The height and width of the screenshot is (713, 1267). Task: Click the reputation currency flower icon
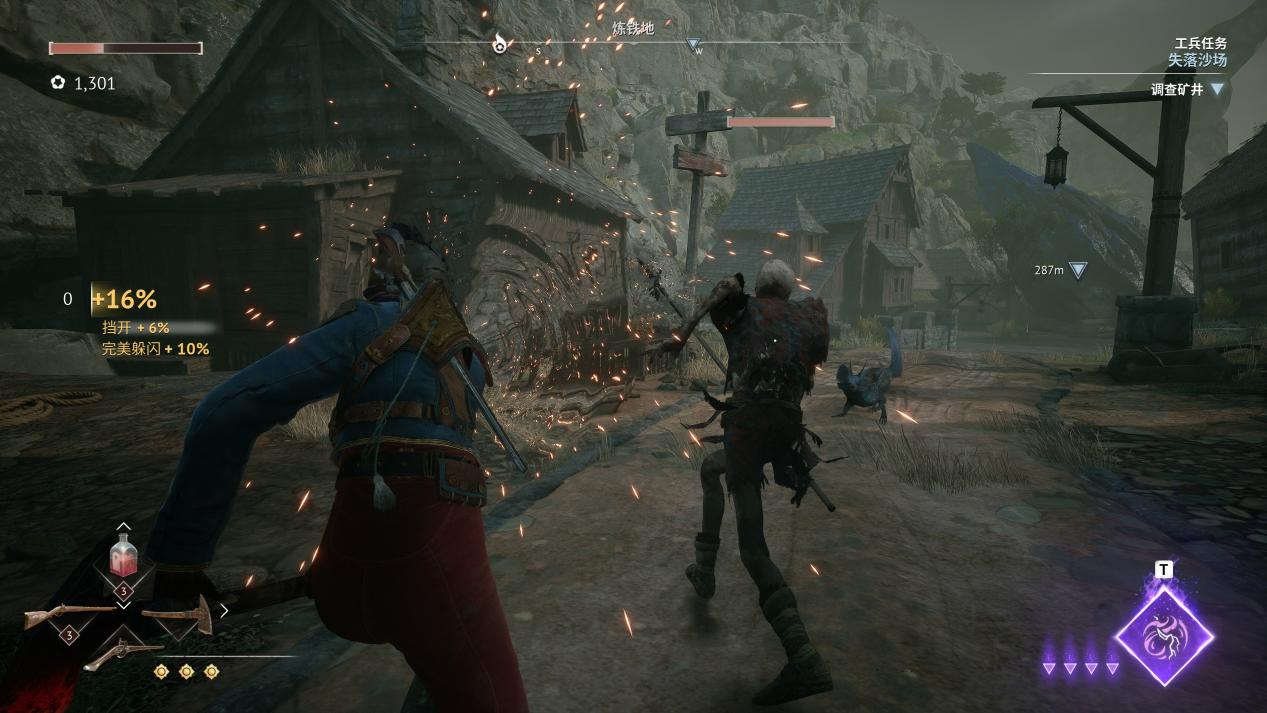58,83
